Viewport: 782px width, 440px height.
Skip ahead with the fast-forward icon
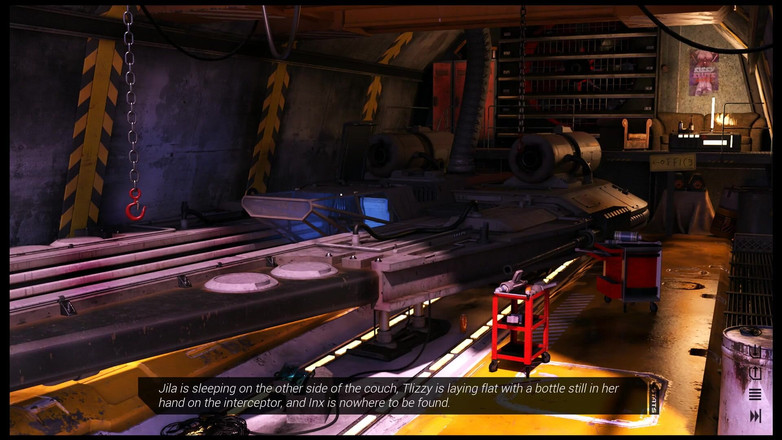pos(755,415)
